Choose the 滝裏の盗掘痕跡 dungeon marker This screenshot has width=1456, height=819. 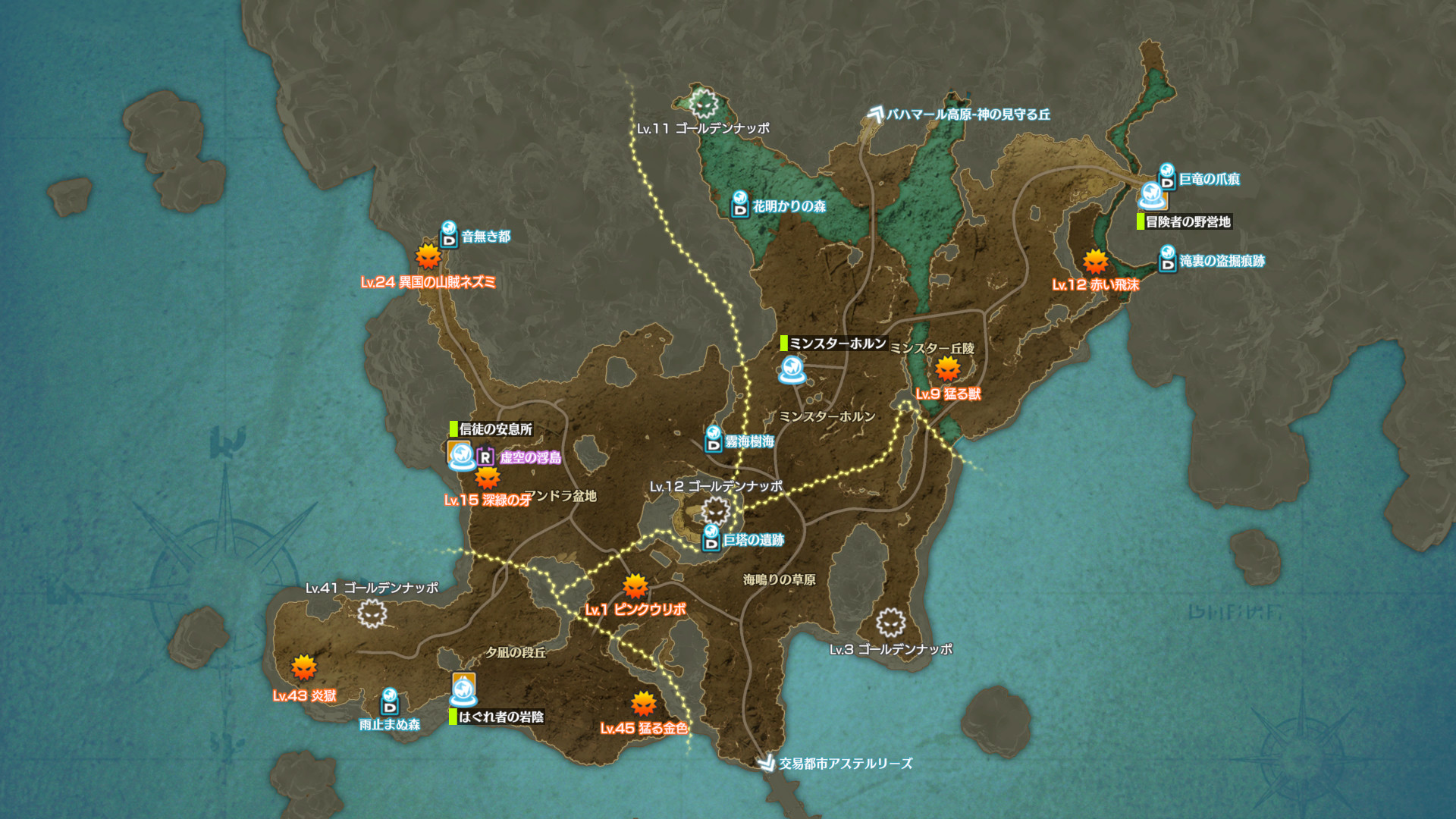(x=1167, y=259)
